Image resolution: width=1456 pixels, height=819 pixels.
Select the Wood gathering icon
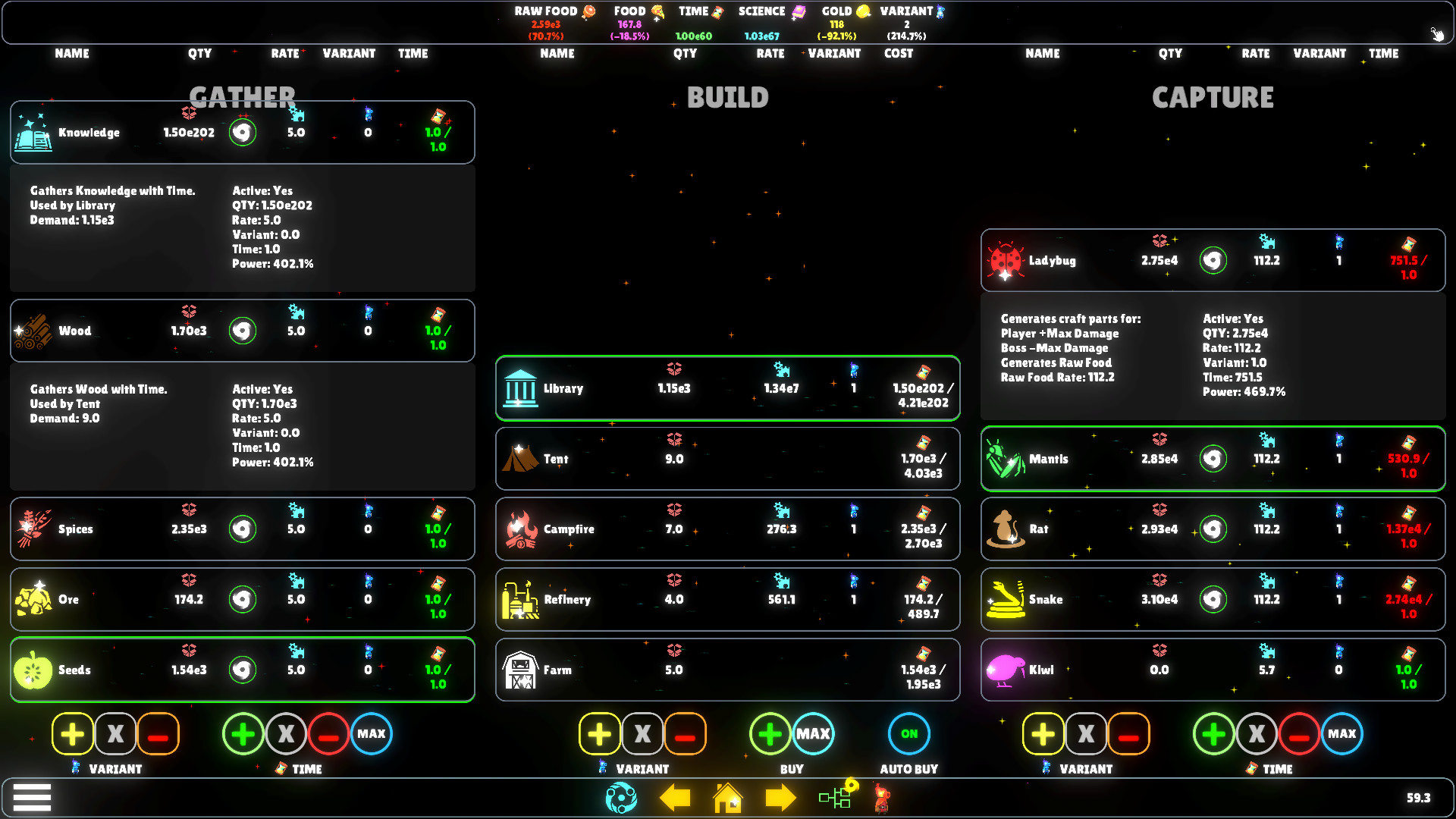33,330
